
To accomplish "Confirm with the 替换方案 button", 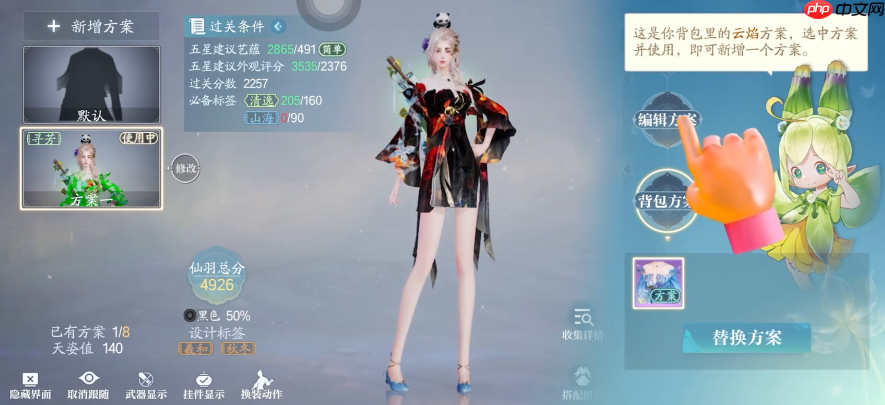I will (x=746, y=337).
